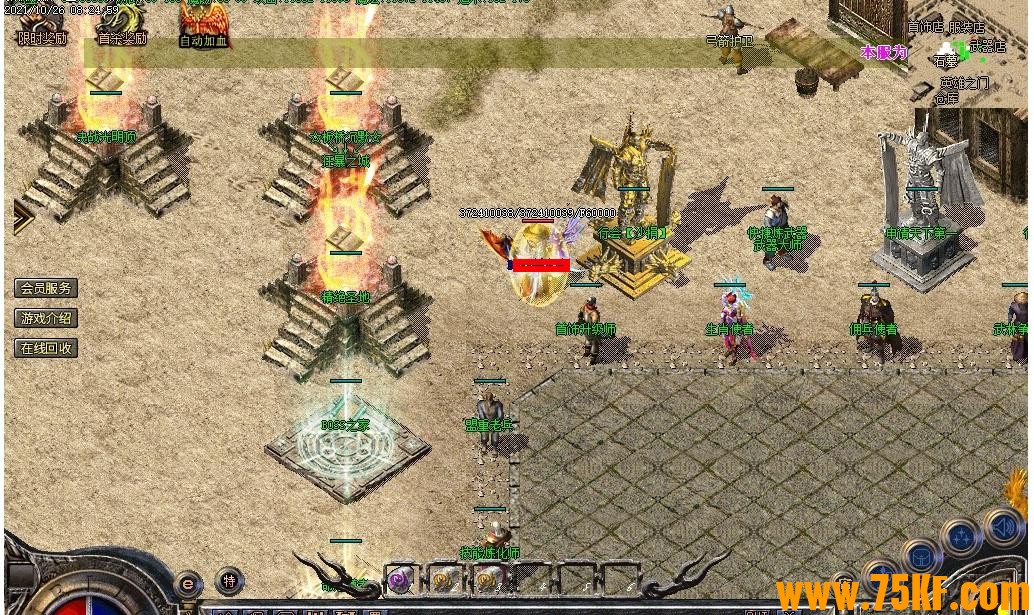Use the purple swirl item in the hotbar
This screenshot has height=615, width=1034.
pos(400,580)
